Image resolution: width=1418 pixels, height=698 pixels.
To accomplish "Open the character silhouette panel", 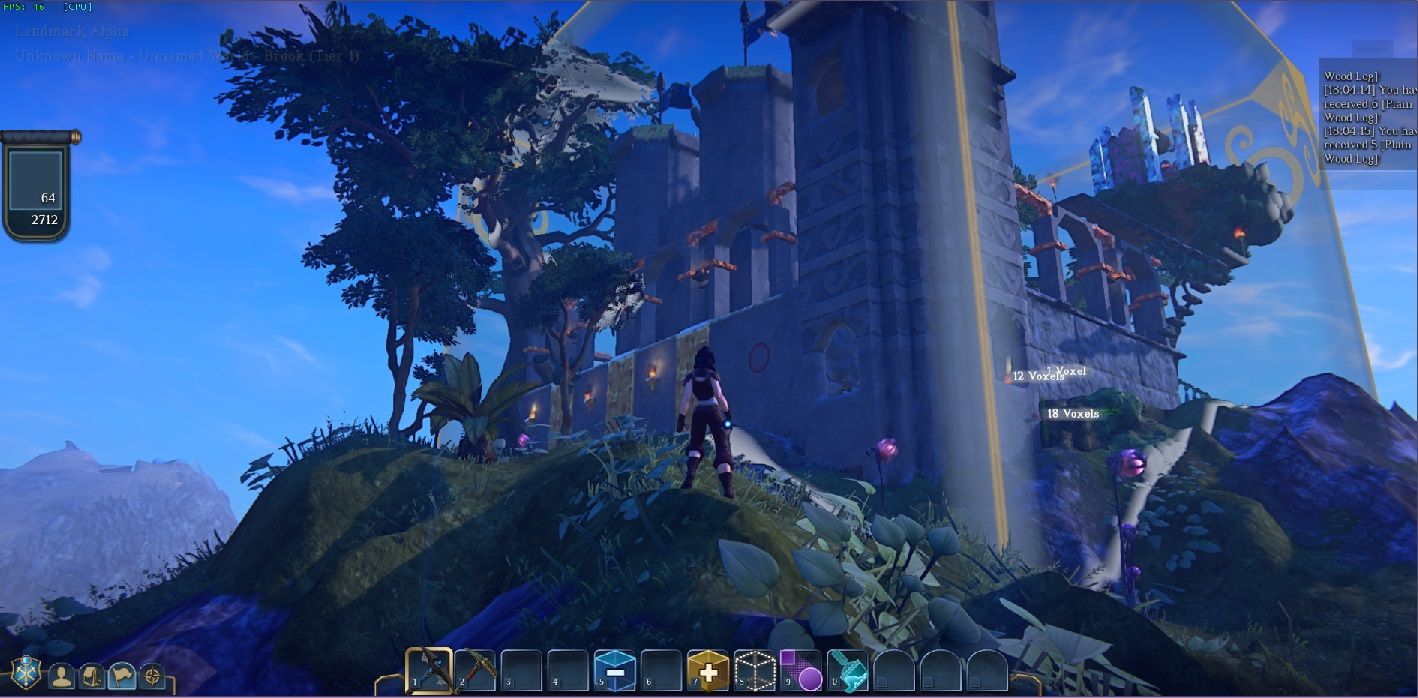I will (62, 676).
